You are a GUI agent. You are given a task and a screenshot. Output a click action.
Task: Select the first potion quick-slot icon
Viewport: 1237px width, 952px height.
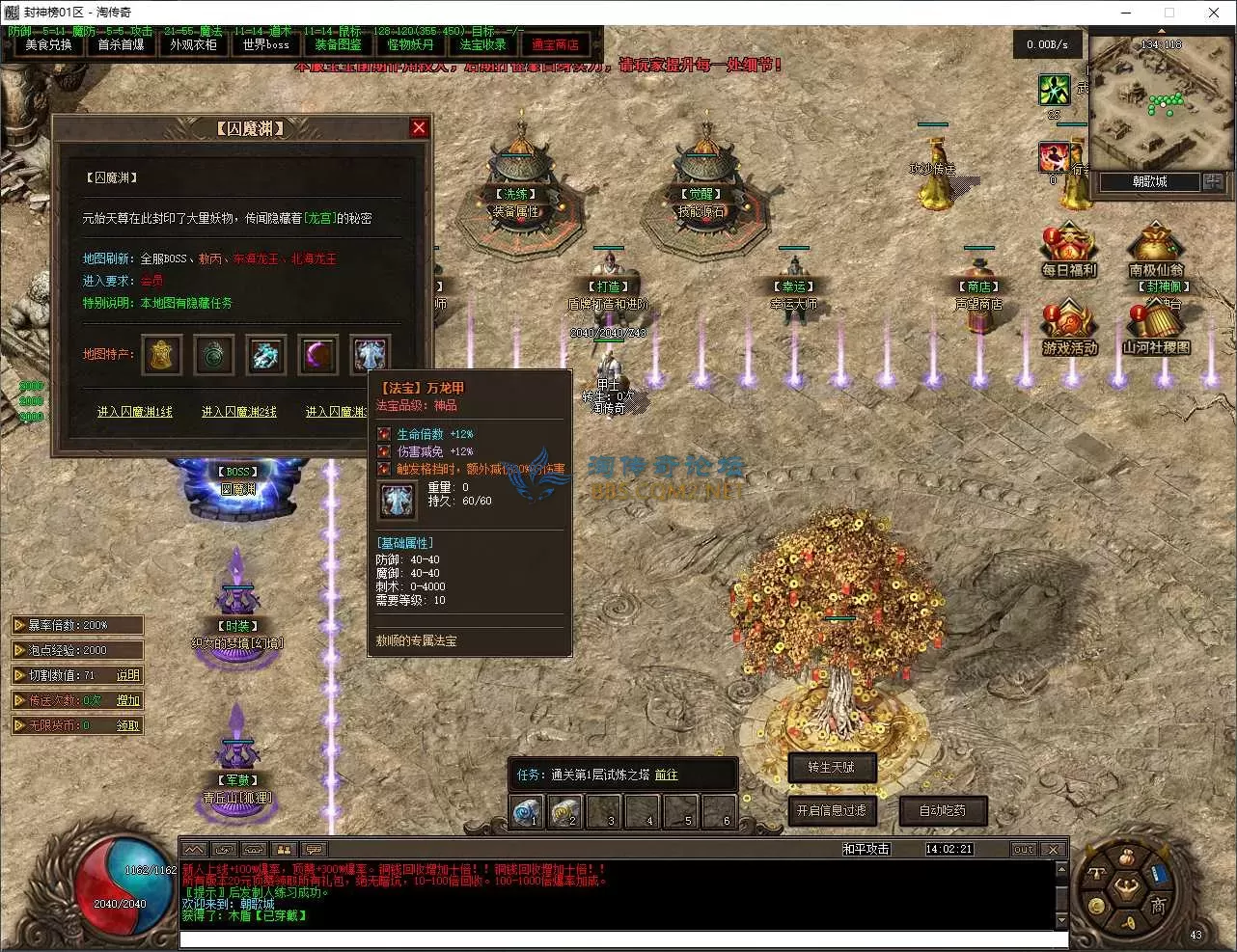pos(525,811)
